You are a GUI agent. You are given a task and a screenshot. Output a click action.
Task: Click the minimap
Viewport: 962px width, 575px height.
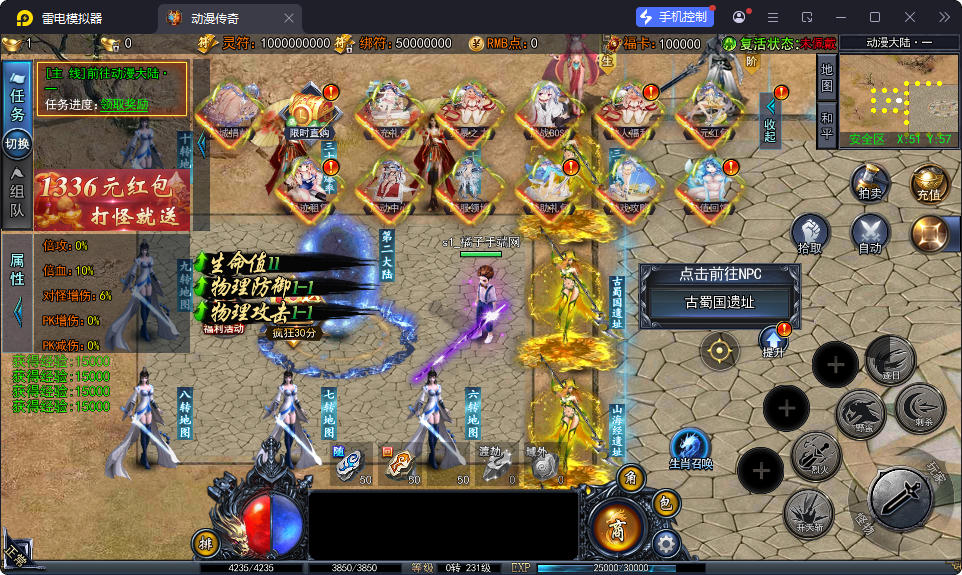tap(898, 99)
